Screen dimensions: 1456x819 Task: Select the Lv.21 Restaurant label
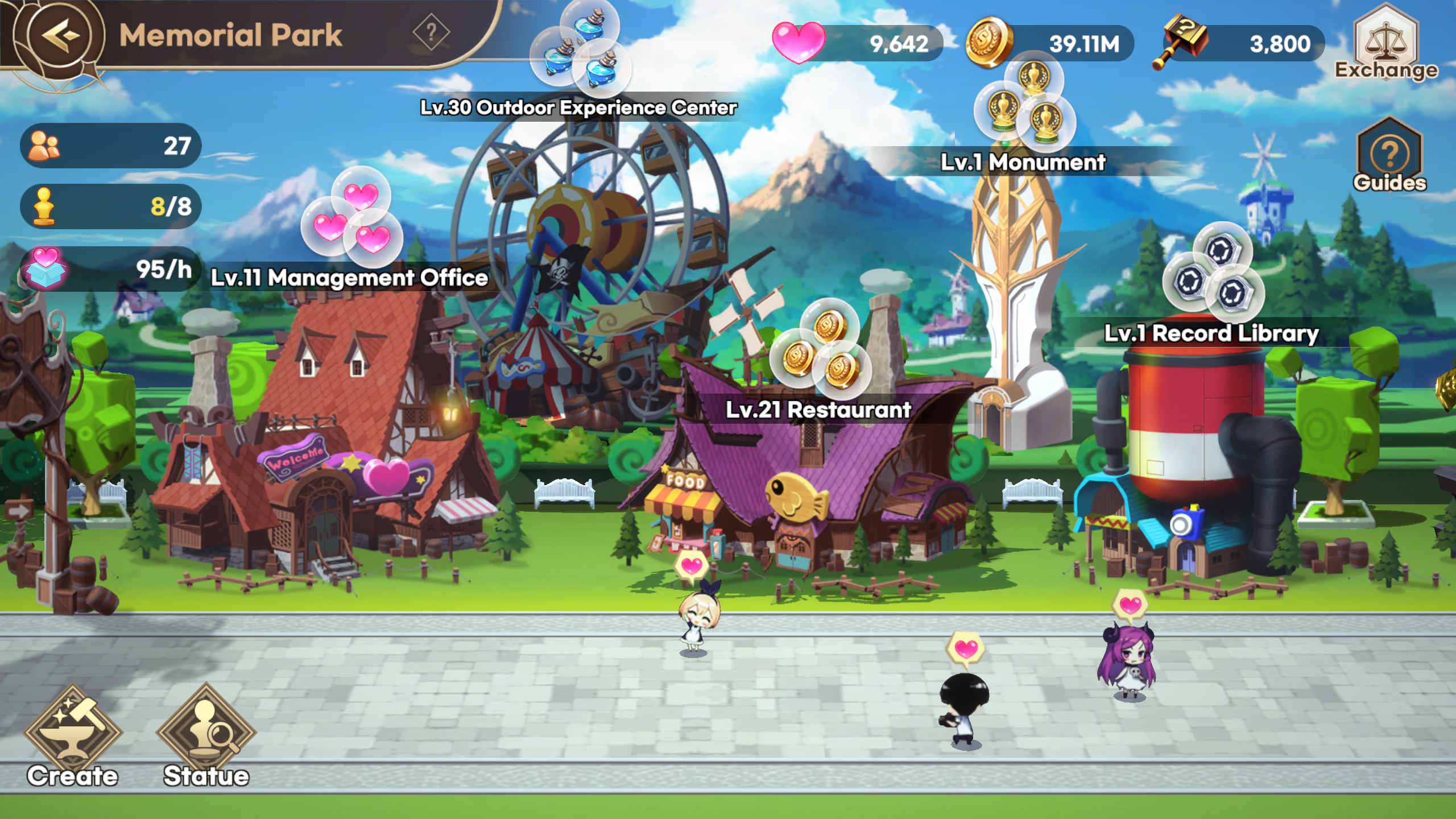(818, 410)
